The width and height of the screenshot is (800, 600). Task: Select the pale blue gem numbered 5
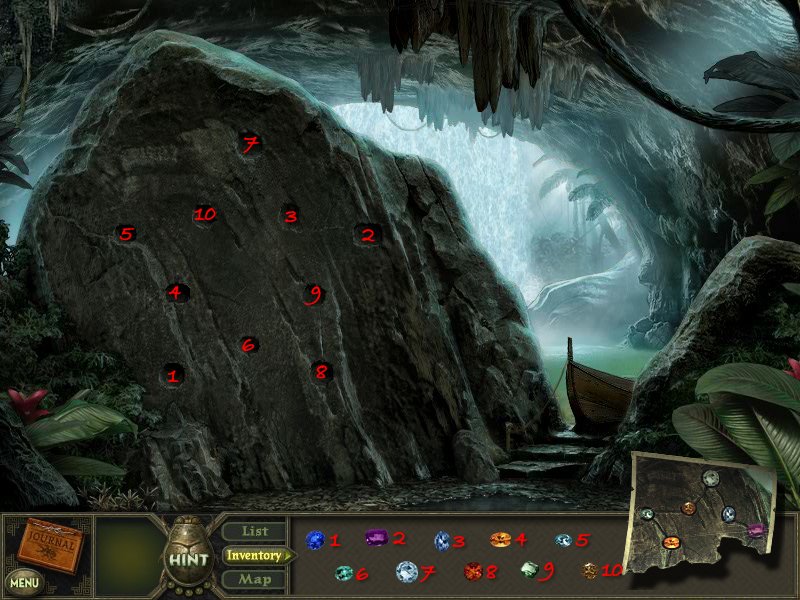click(564, 540)
